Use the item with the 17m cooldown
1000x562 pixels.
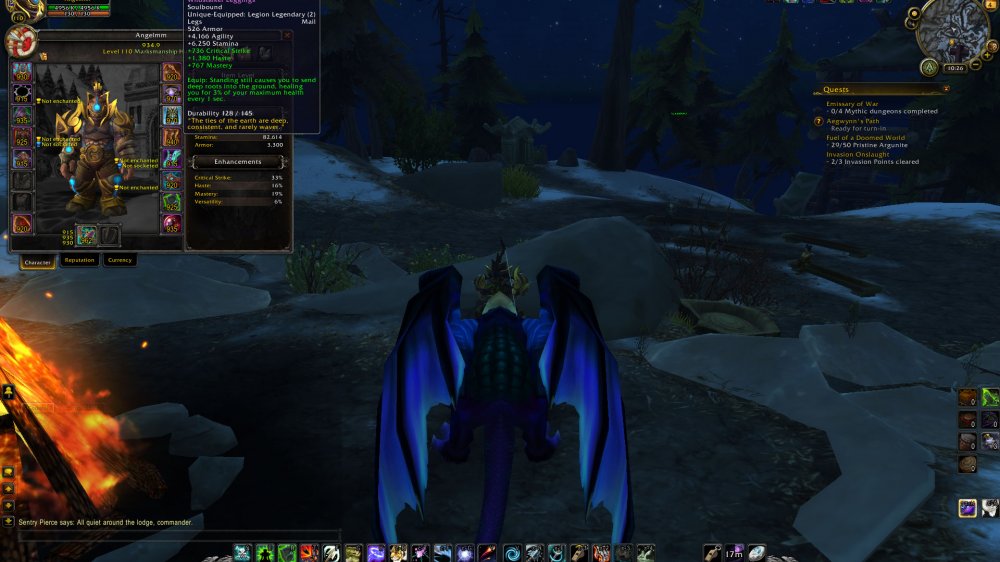pos(734,552)
